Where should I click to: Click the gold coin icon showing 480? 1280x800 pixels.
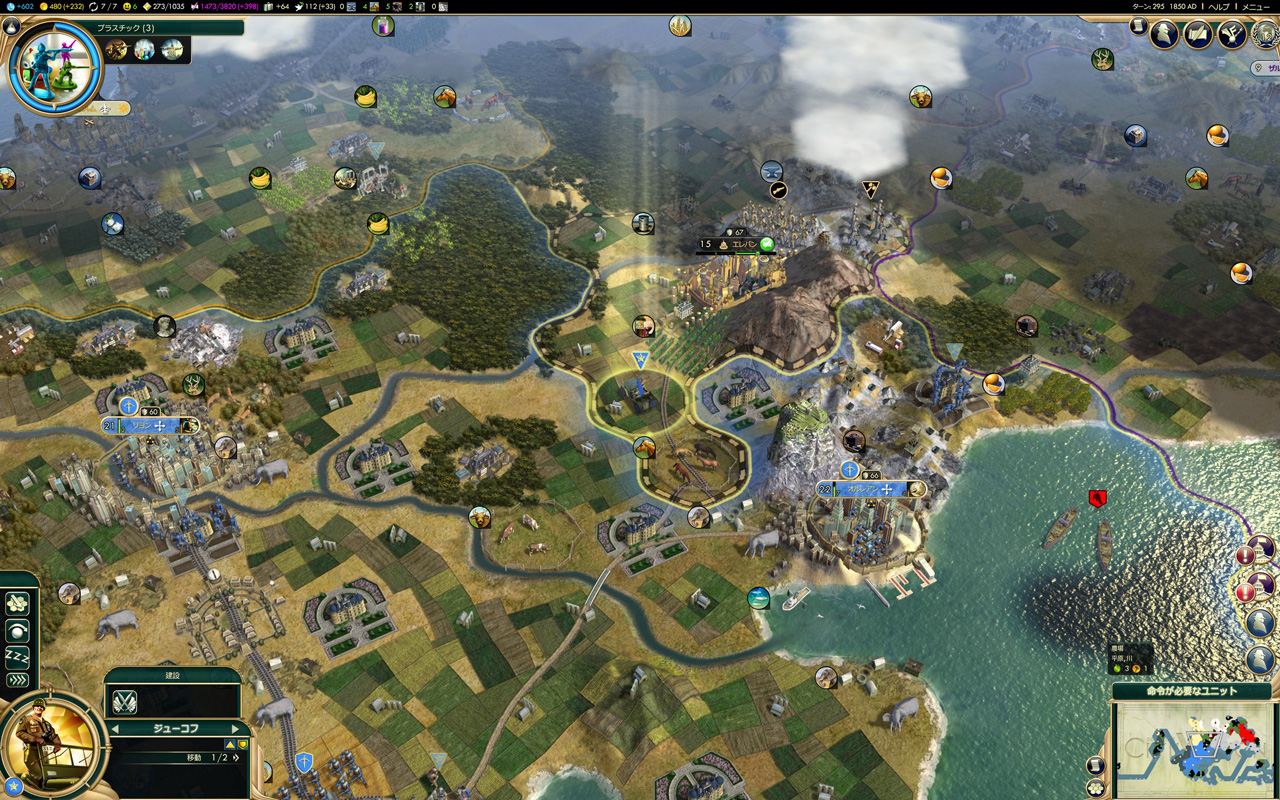(x=43, y=6)
